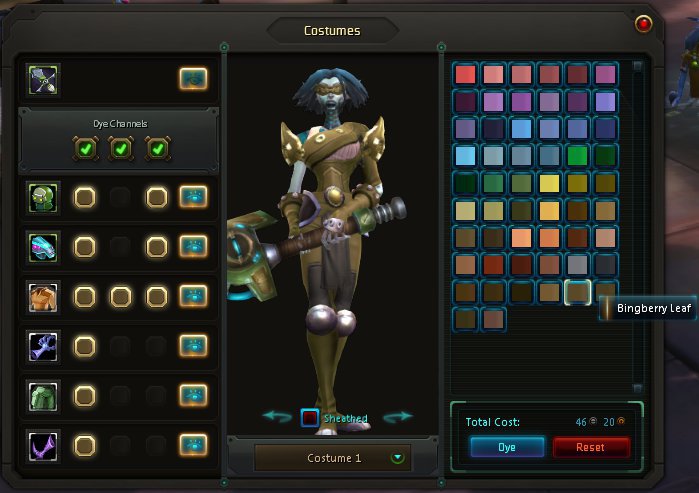Viewport: 699px width, 493px height.
Task: Rotate character with the left arrow
Action: 277,416
